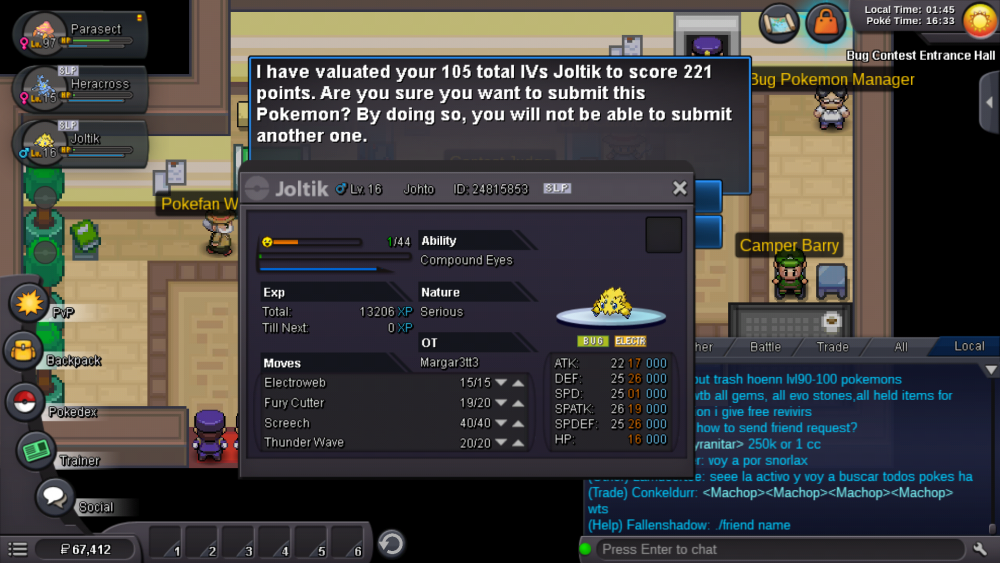Open the hamburger menu beside the money counter
This screenshot has width=1000, height=563.
17,549
